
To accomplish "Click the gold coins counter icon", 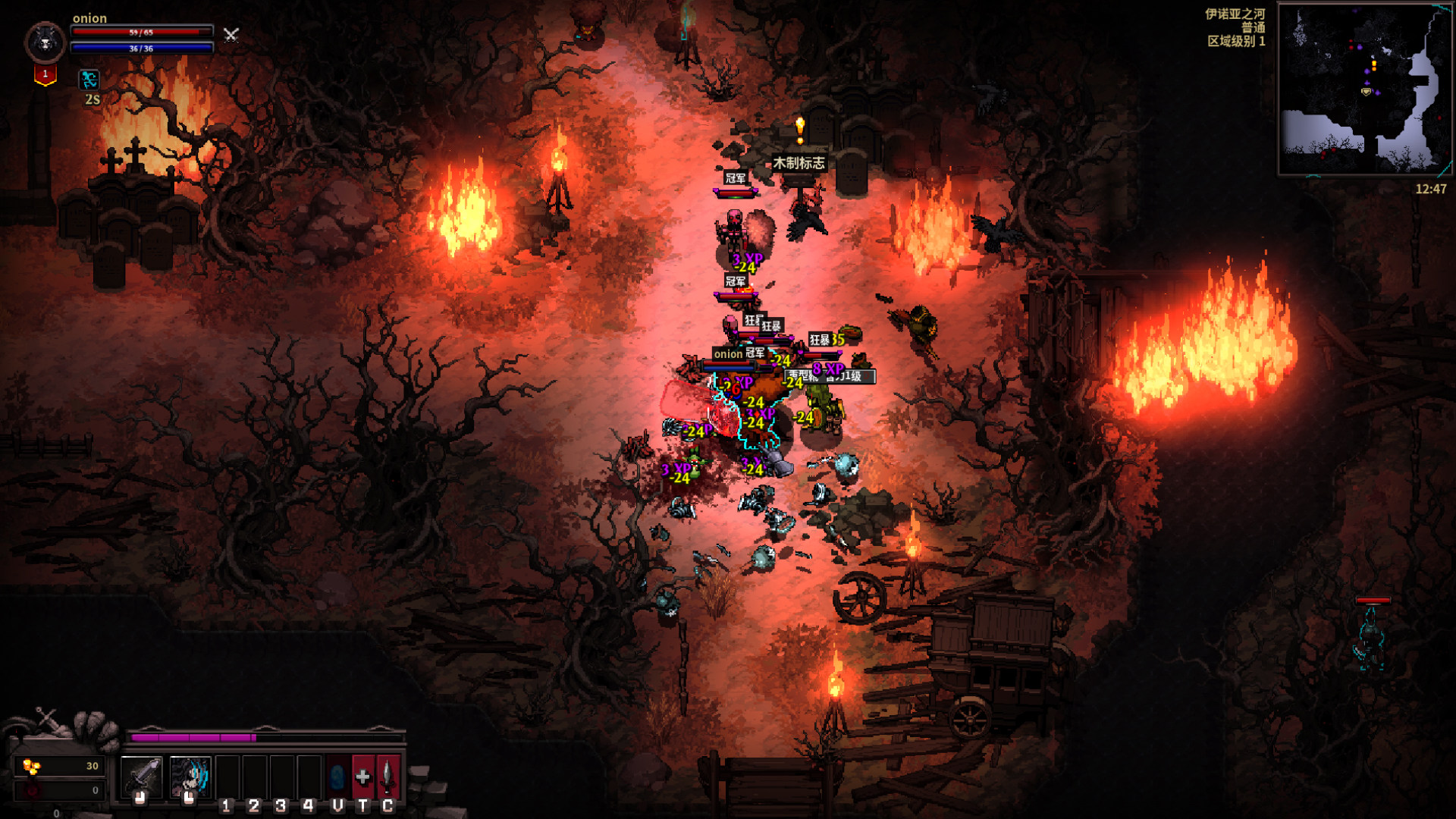I will click(31, 767).
